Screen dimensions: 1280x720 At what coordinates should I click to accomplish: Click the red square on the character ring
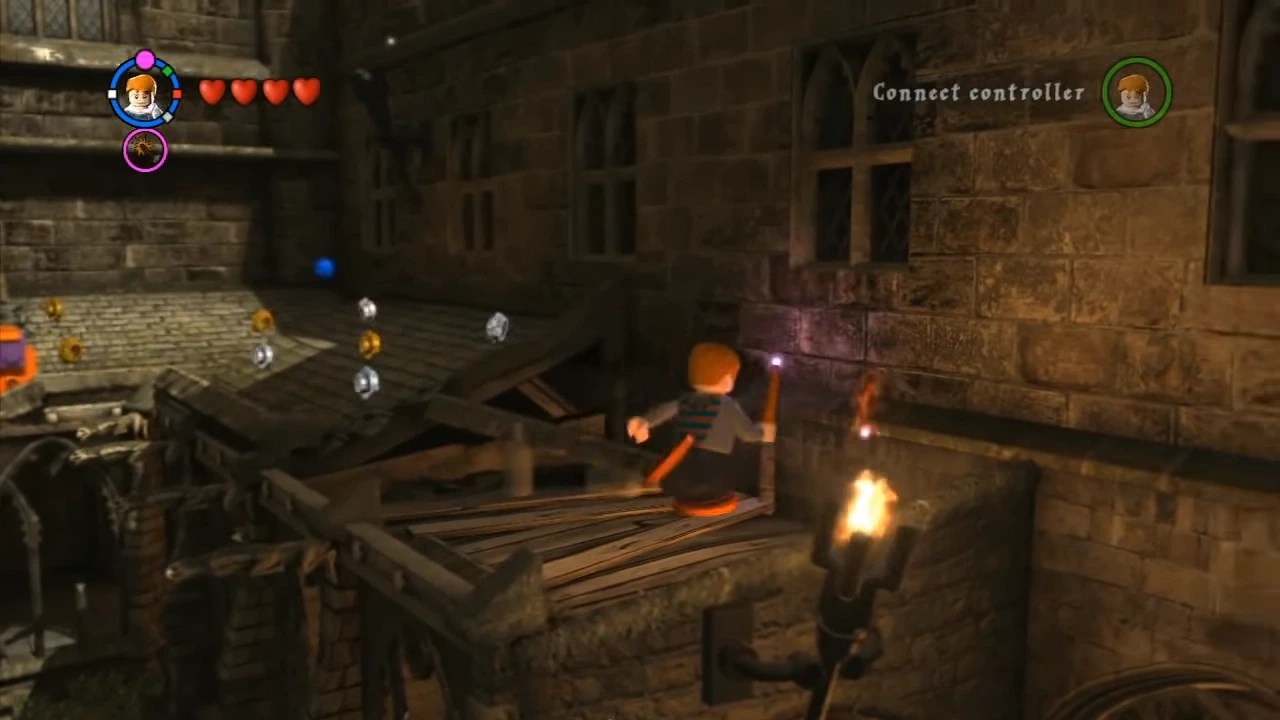click(178, 93)
